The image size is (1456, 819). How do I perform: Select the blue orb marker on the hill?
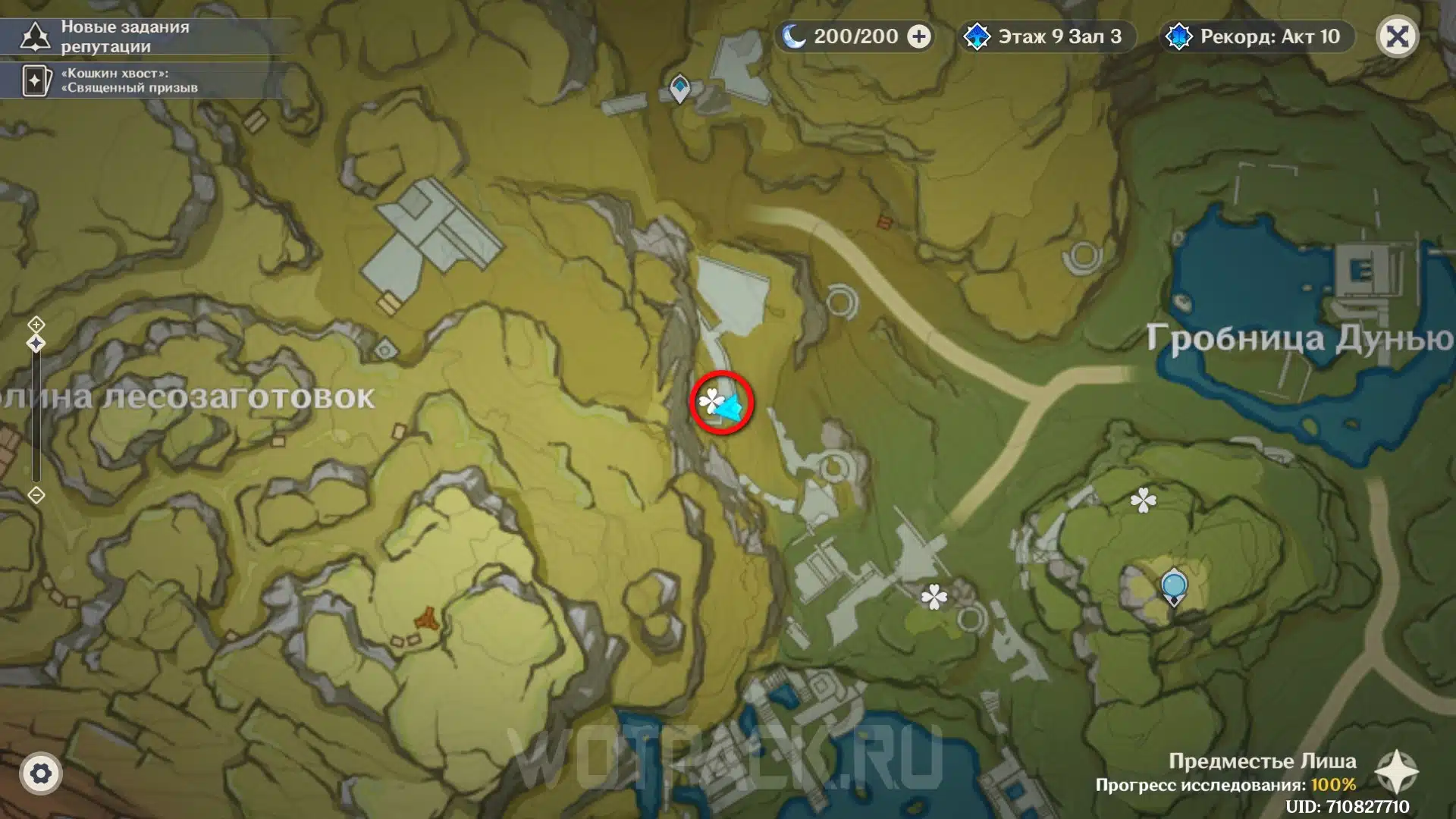coord(1174,587)
